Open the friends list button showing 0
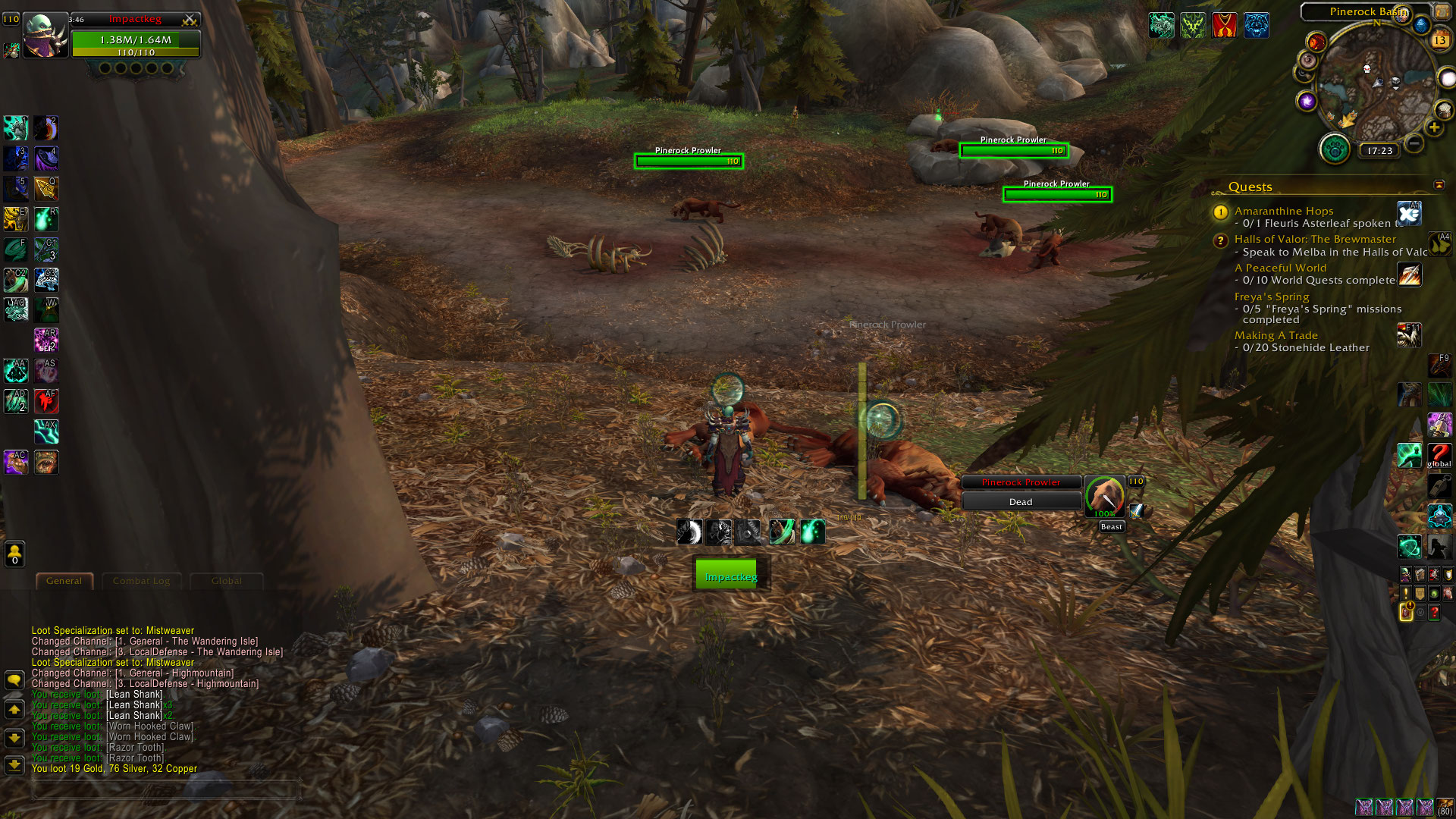The height and width of the screenshot is (819, 1456). point(14,554)
